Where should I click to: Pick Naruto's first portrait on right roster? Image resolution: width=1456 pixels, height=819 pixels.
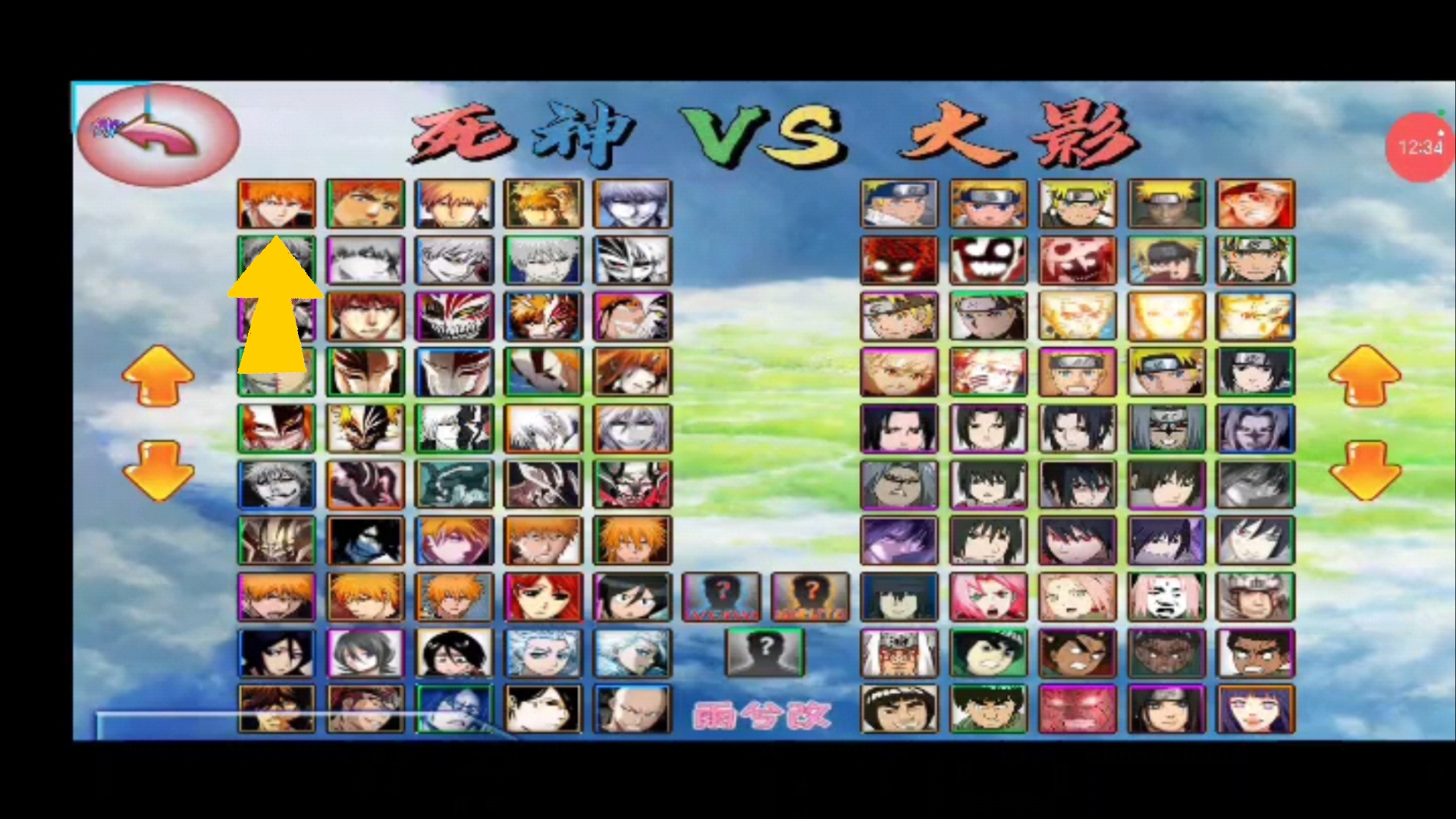899,203
